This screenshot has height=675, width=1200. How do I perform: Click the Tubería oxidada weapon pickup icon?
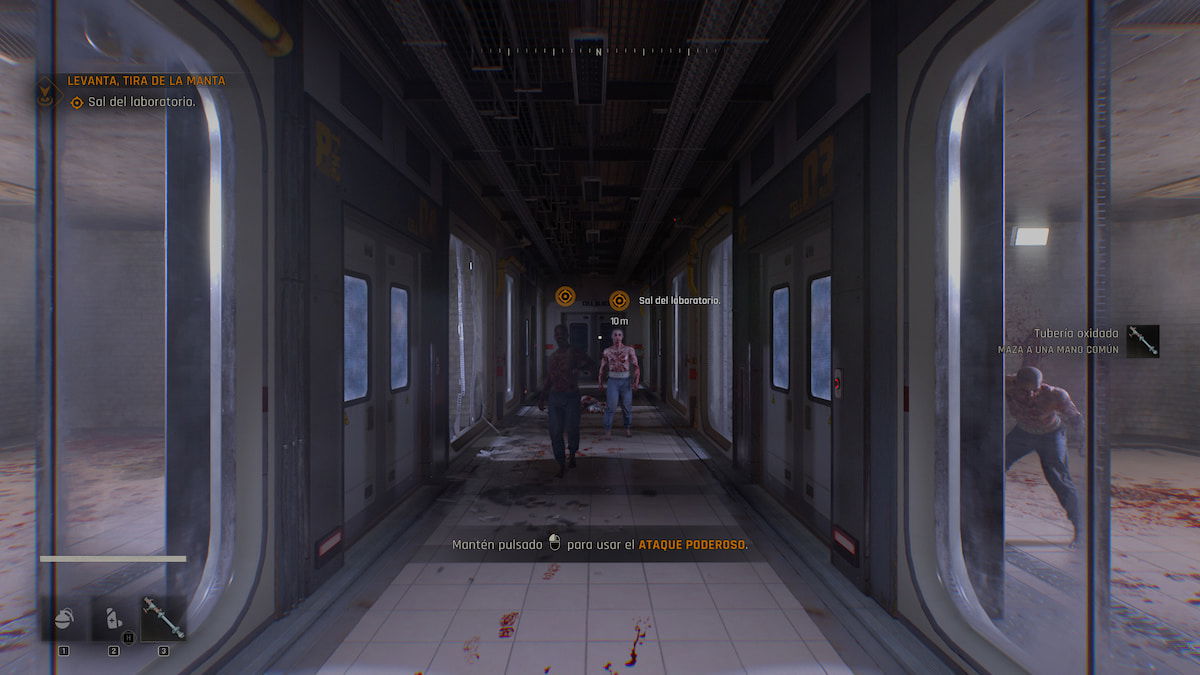pos(1142,341)
